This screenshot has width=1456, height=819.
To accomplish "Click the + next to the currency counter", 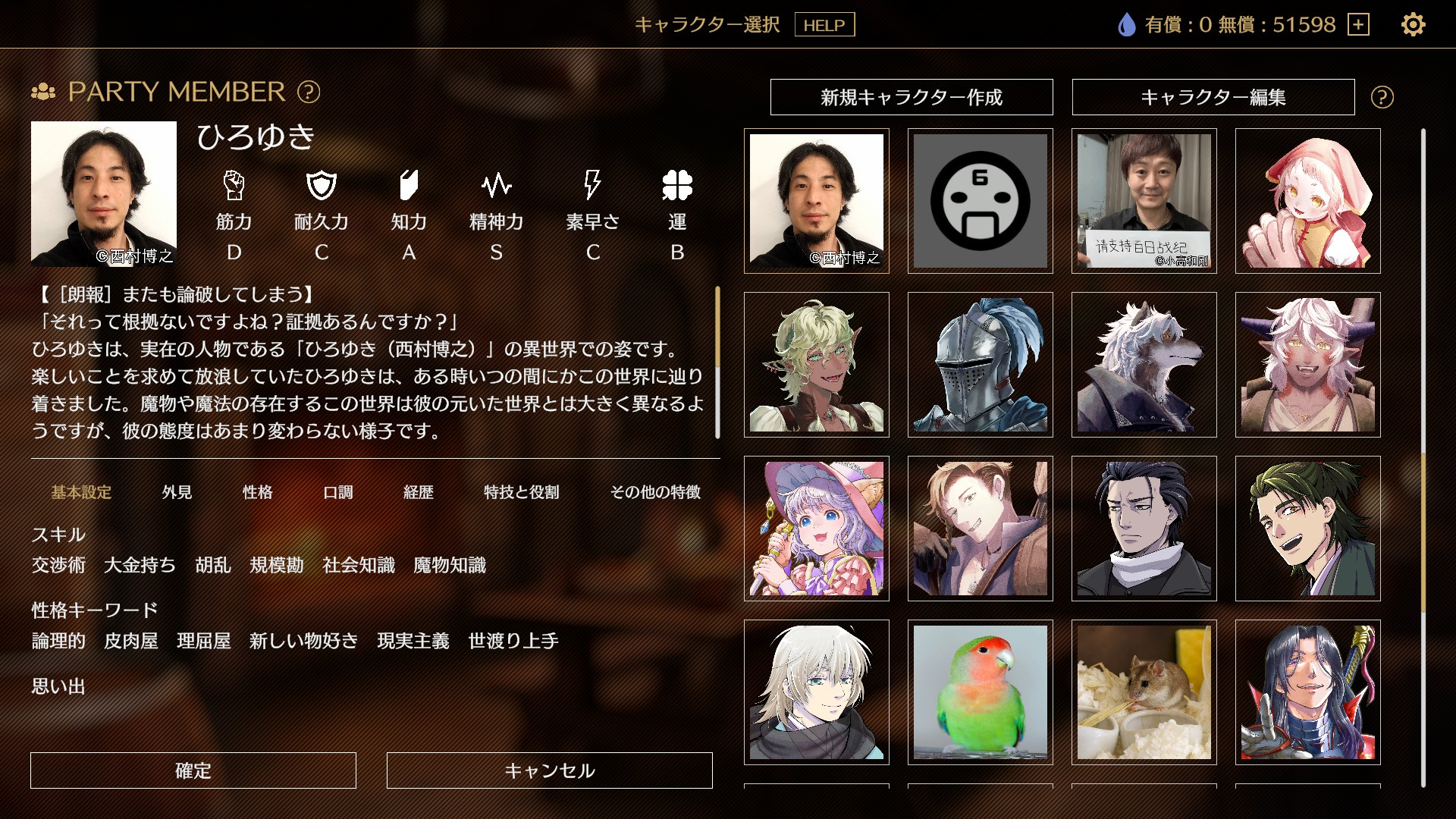I will pos(1358,25).
